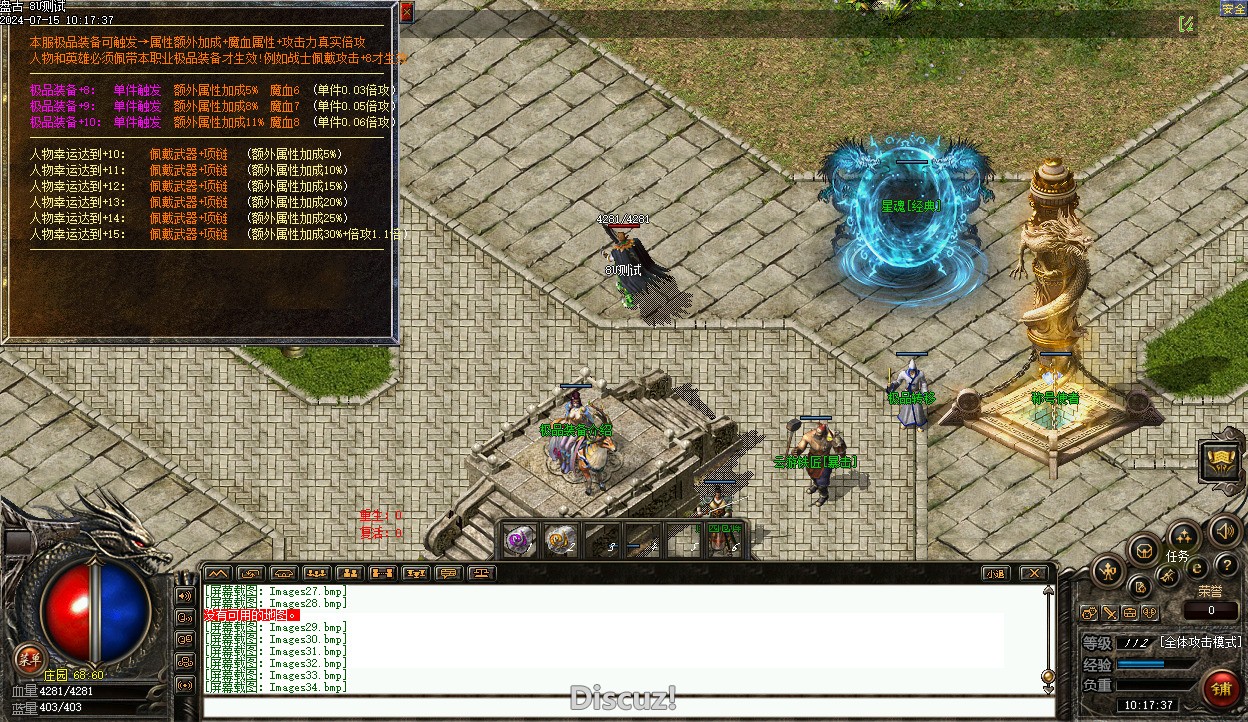Toggle the 全体攻击模式 attack mode label
Screen dimensions: 1248x722
click(1200, 642)
